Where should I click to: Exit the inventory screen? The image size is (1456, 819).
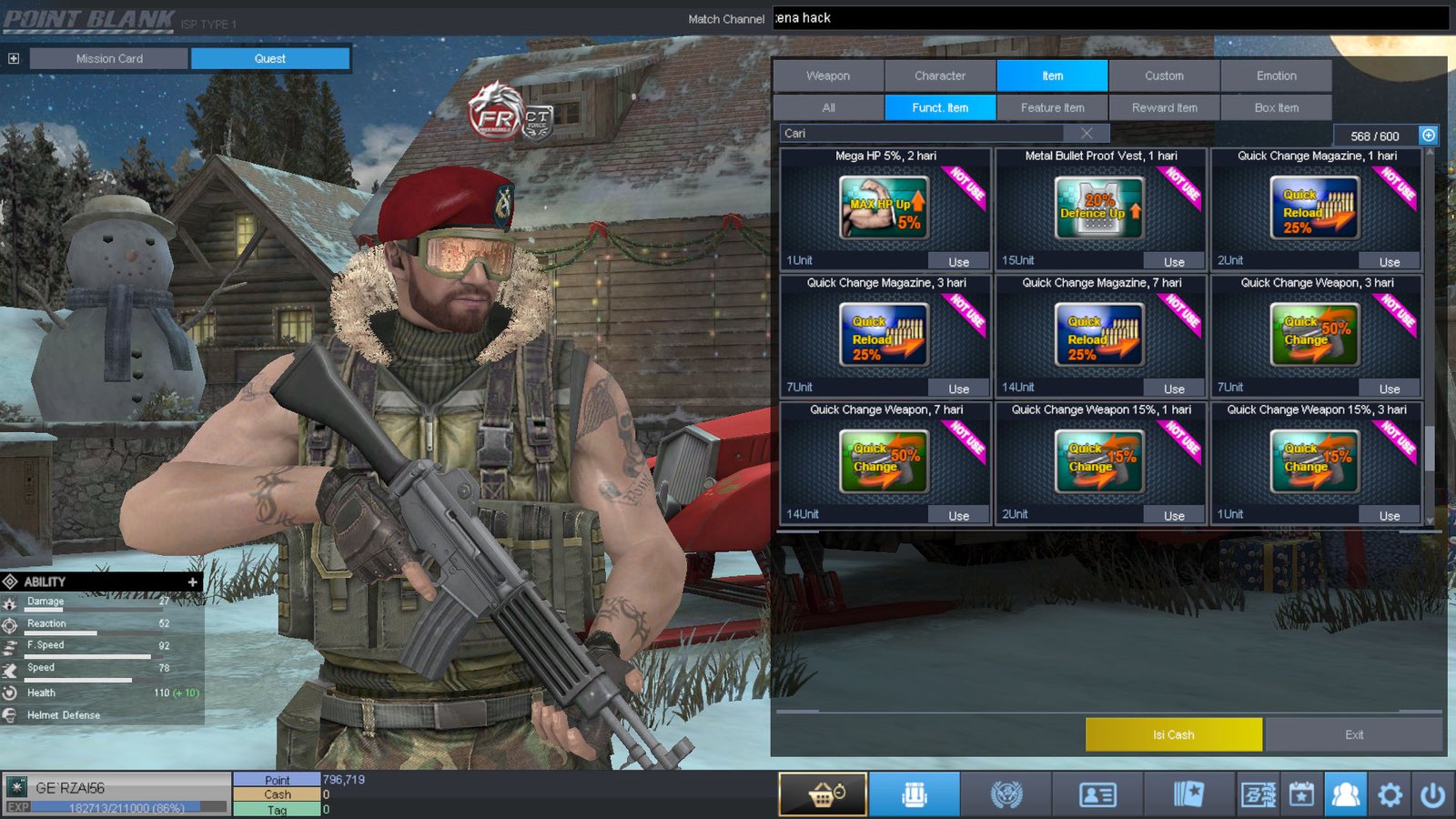1353,734
